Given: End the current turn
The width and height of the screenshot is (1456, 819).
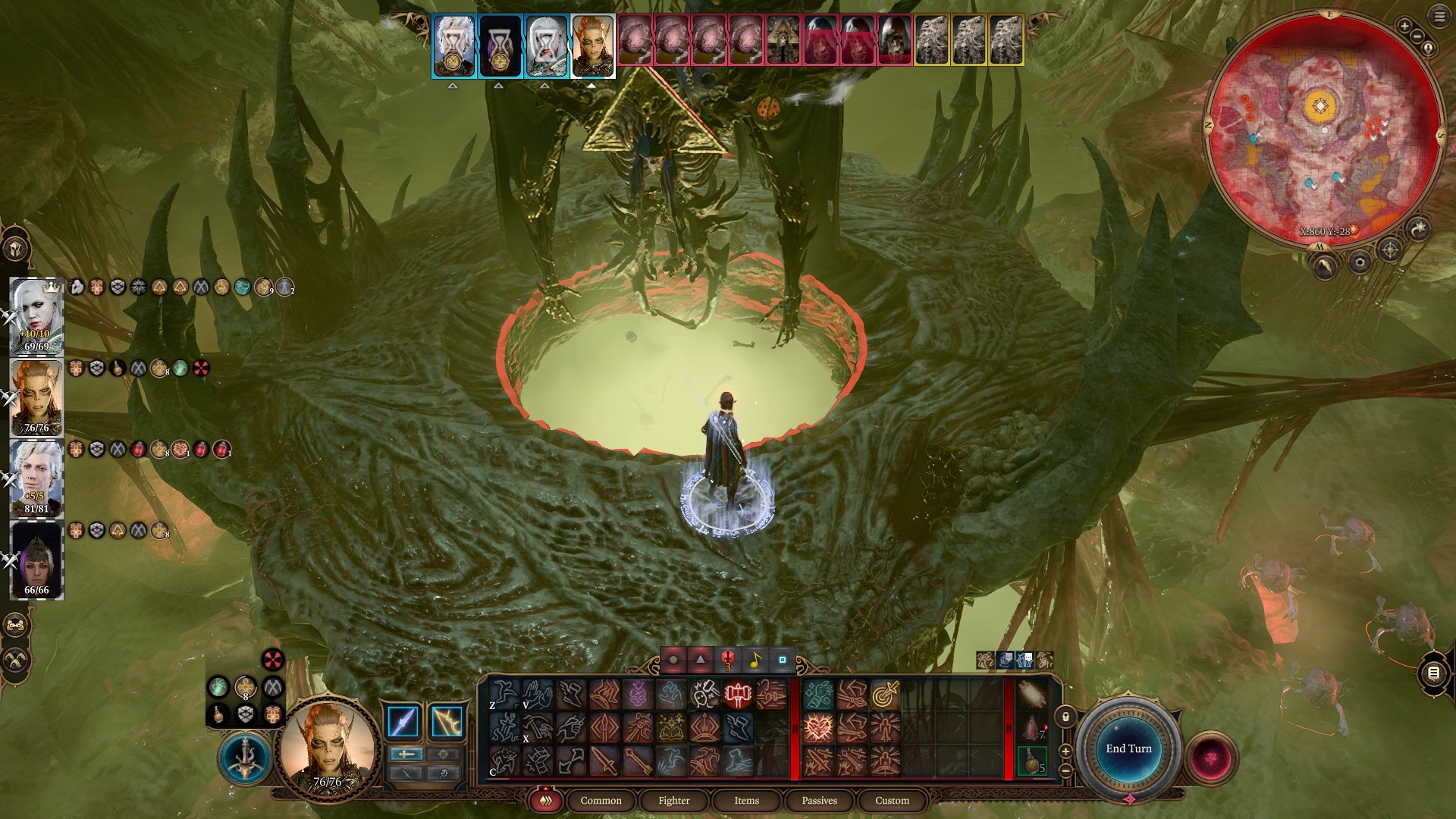Looking at the screenshot, I should pos(1128,748).
